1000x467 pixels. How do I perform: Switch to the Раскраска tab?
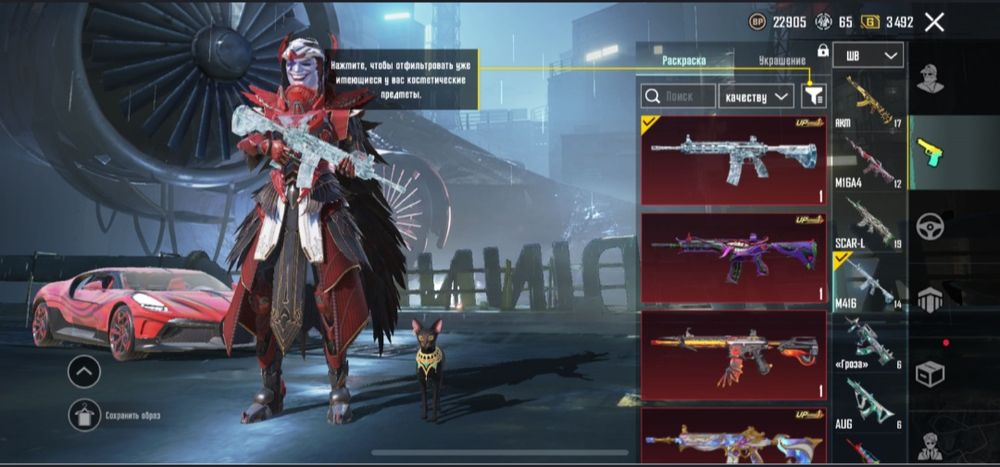(684, 61)
